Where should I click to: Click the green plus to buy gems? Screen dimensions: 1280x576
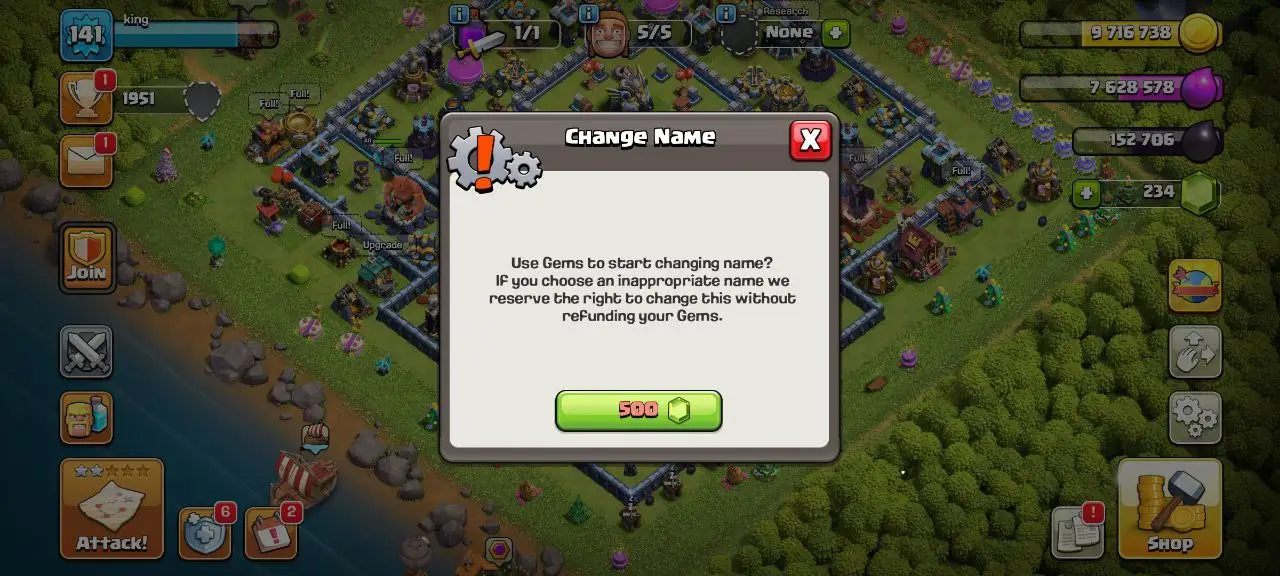[x=1086, y=193]
